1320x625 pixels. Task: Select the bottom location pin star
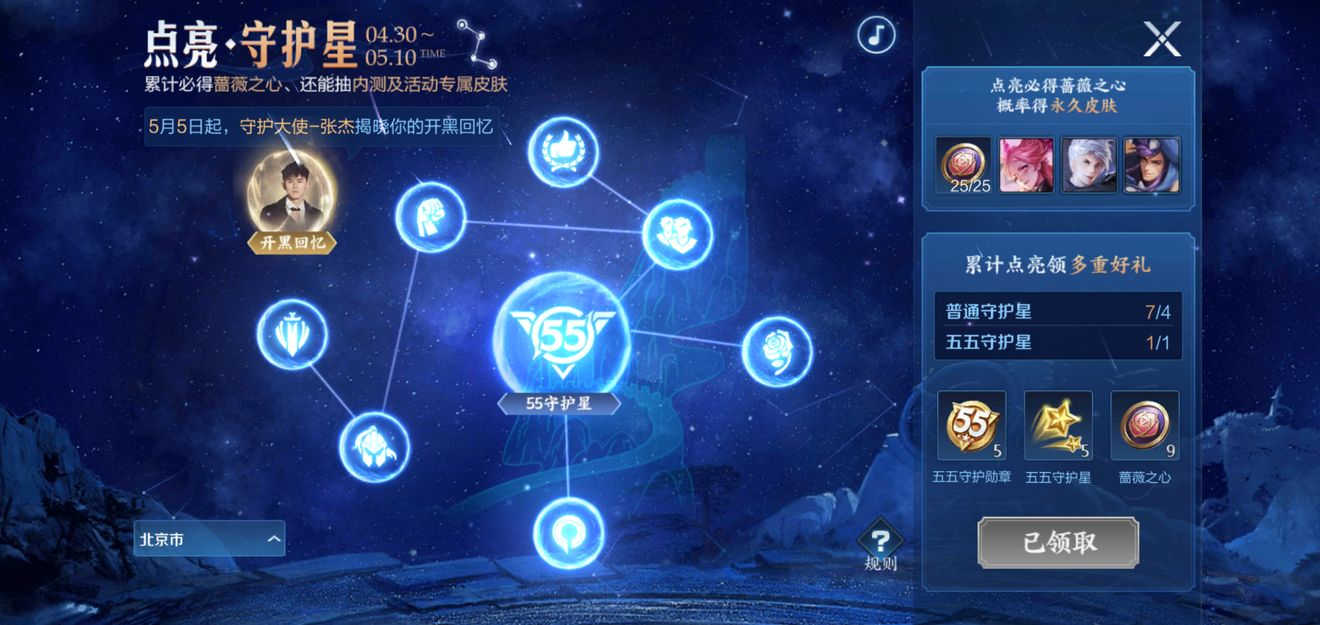click(568, 531)
